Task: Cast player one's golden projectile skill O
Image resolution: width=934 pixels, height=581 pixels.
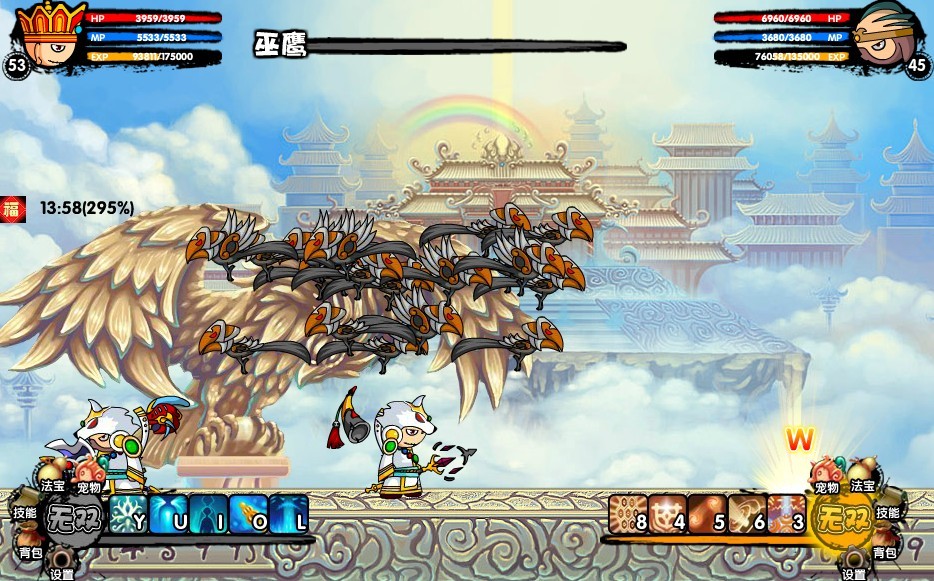Action: (248, 513)
